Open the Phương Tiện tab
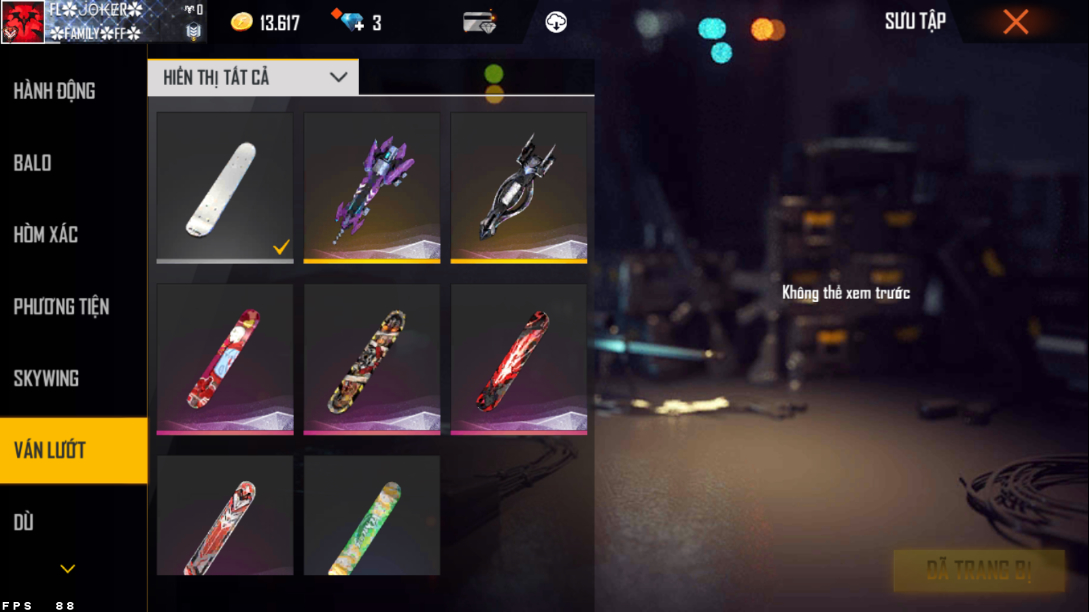This screenshot has height=612, width=1089. tap(61, 307)
